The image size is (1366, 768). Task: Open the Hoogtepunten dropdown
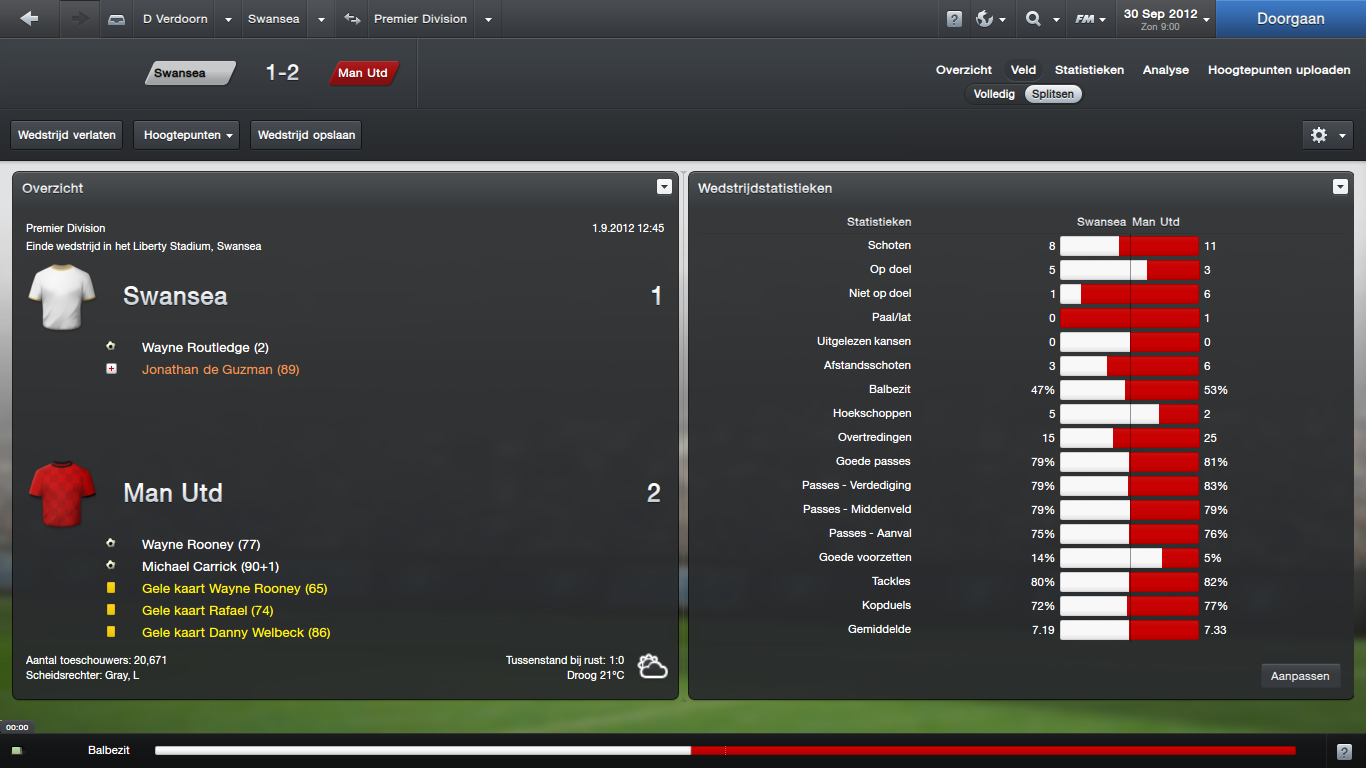186,135
